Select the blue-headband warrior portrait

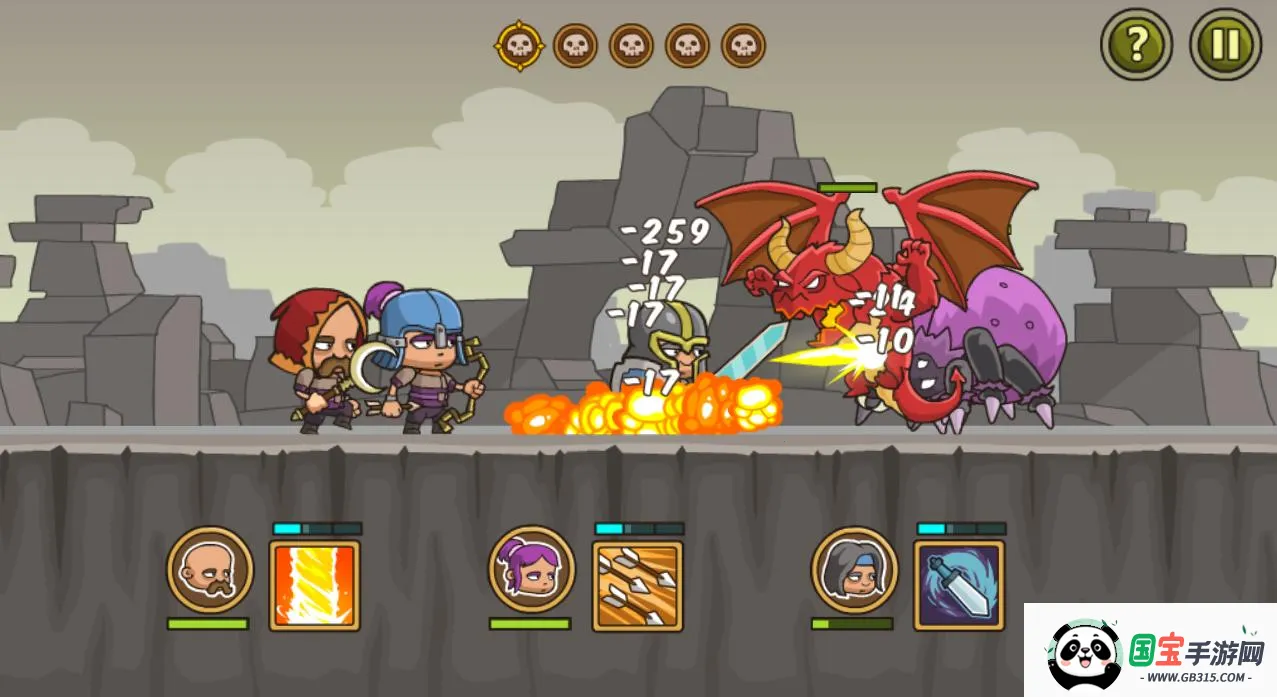(854, 570)
